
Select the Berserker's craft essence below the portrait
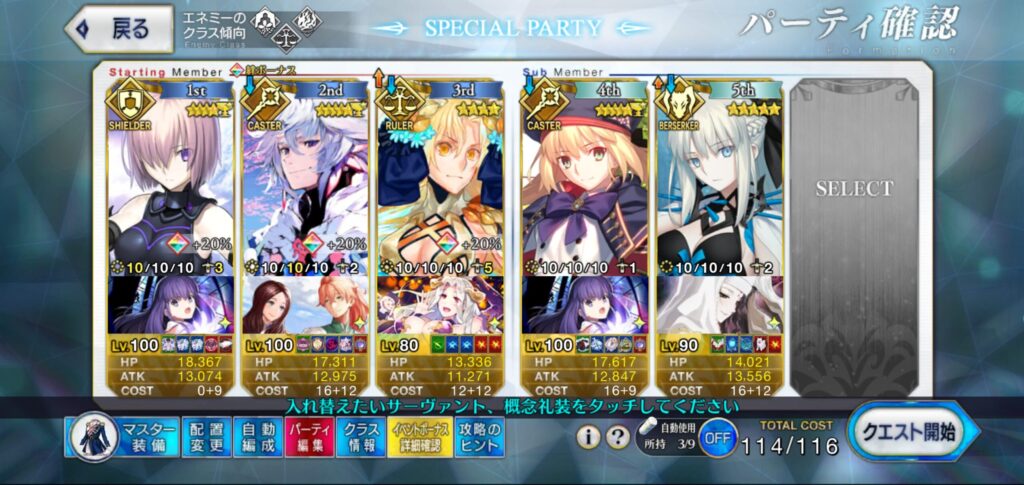(718, 306)
